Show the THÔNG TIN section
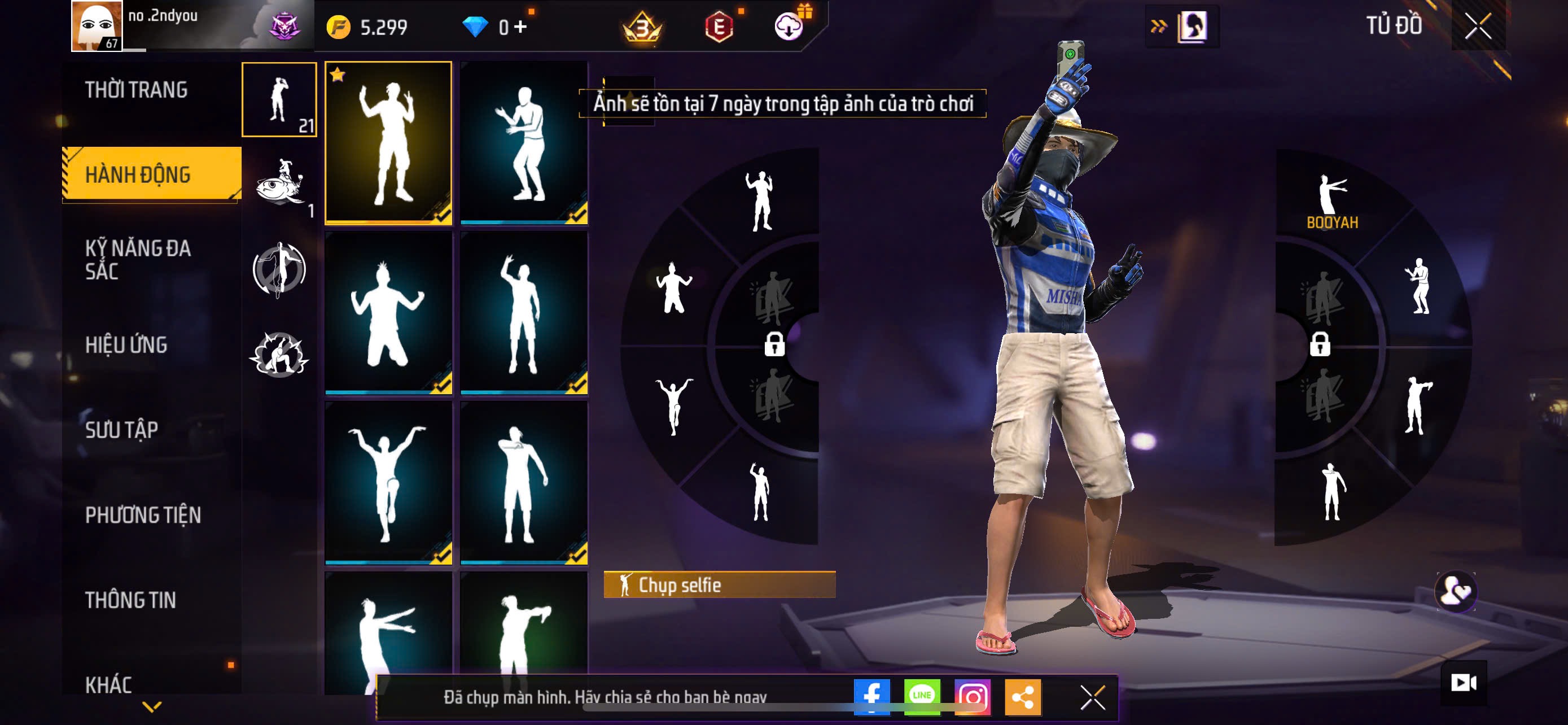The height and width of the screenshot is (725, 1568). click(x=131, y=600)
